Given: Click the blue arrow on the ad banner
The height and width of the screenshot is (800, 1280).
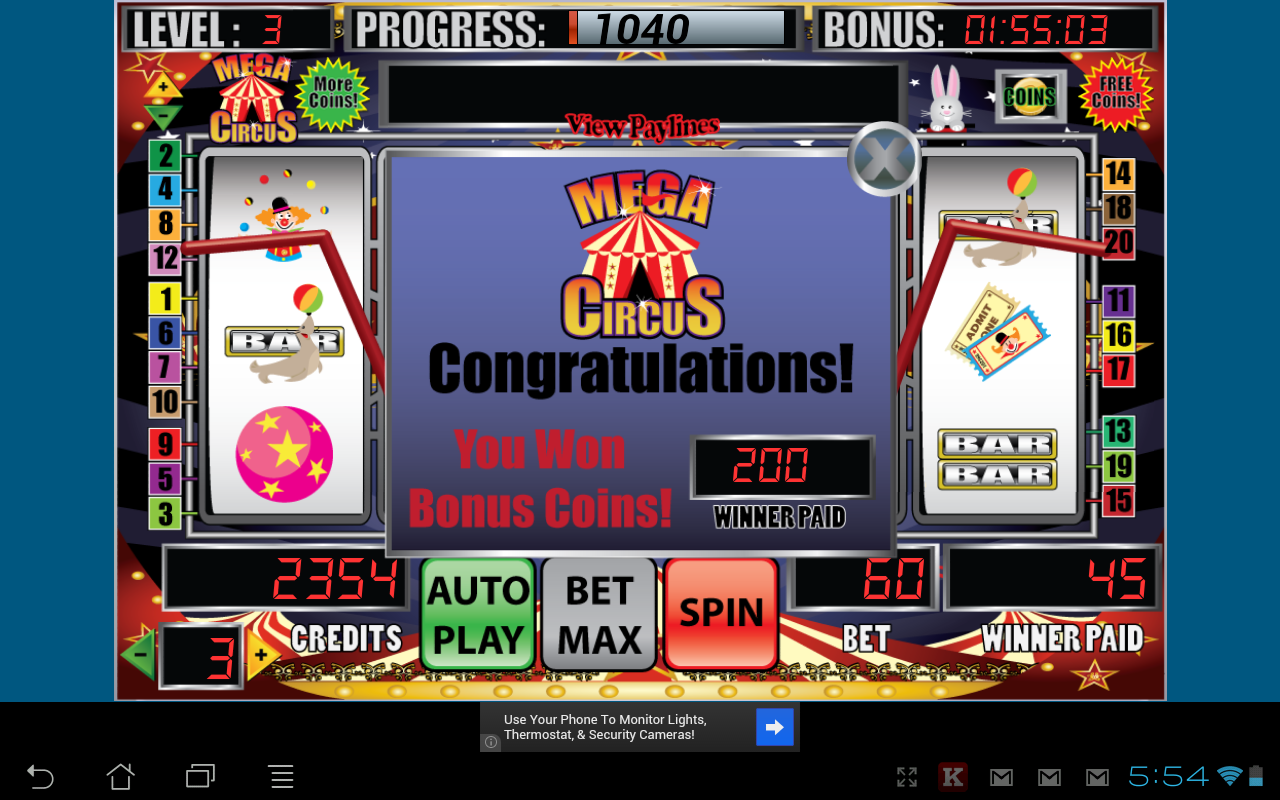Looking at the screenshot, I should click(774, 726).
